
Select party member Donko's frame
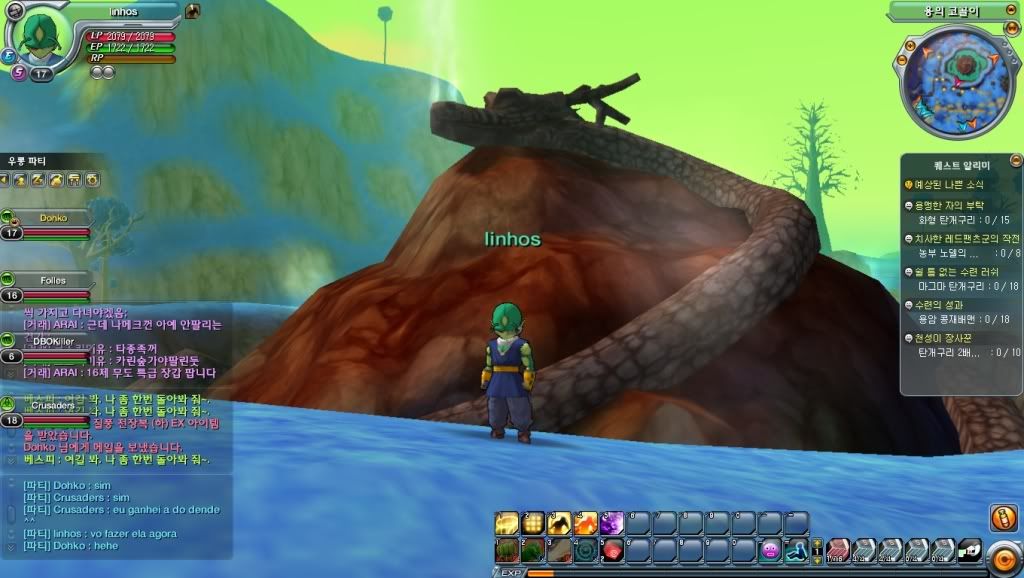pos(53,217)
